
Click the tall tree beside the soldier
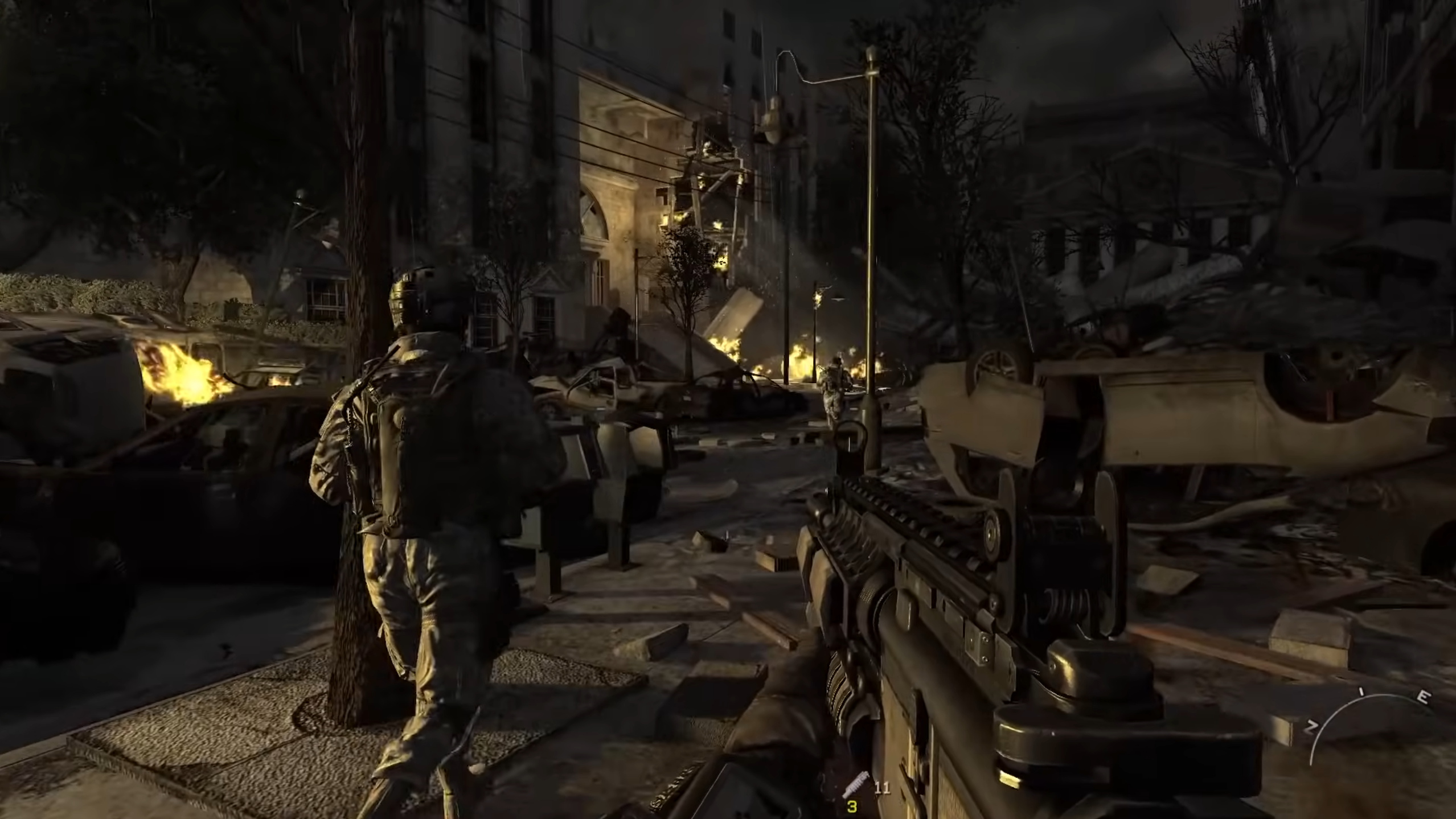[353, 398]
